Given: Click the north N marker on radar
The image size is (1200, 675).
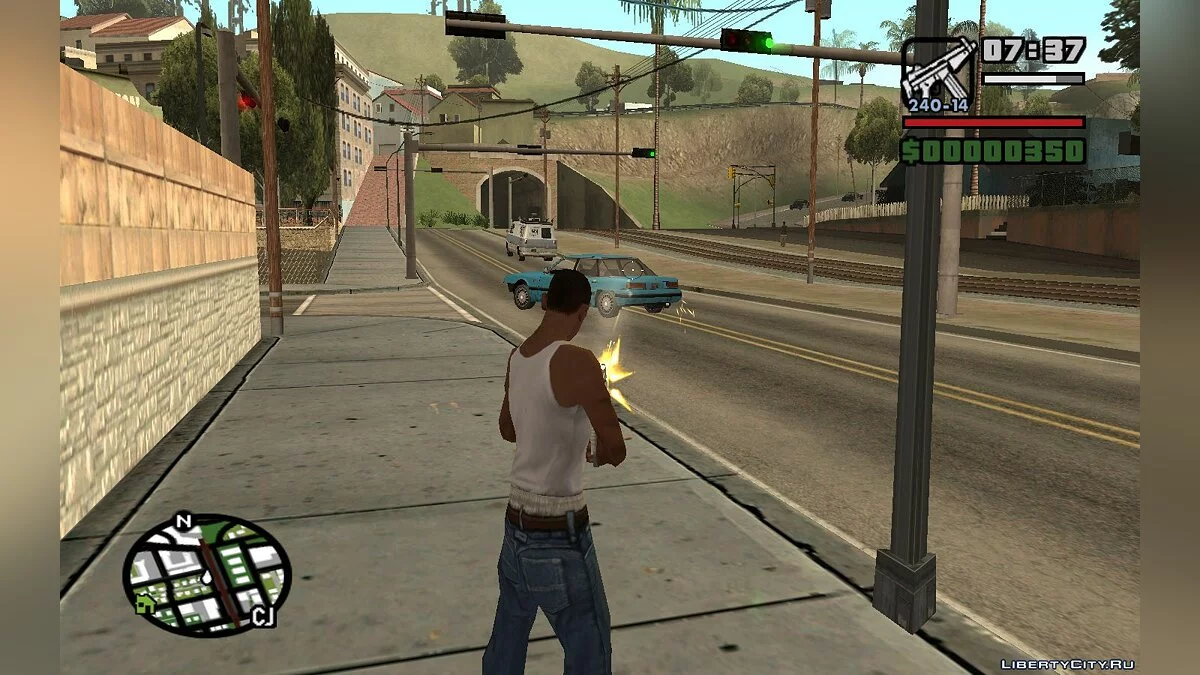Looking at the screenshot, I should [x=183, y=521].
